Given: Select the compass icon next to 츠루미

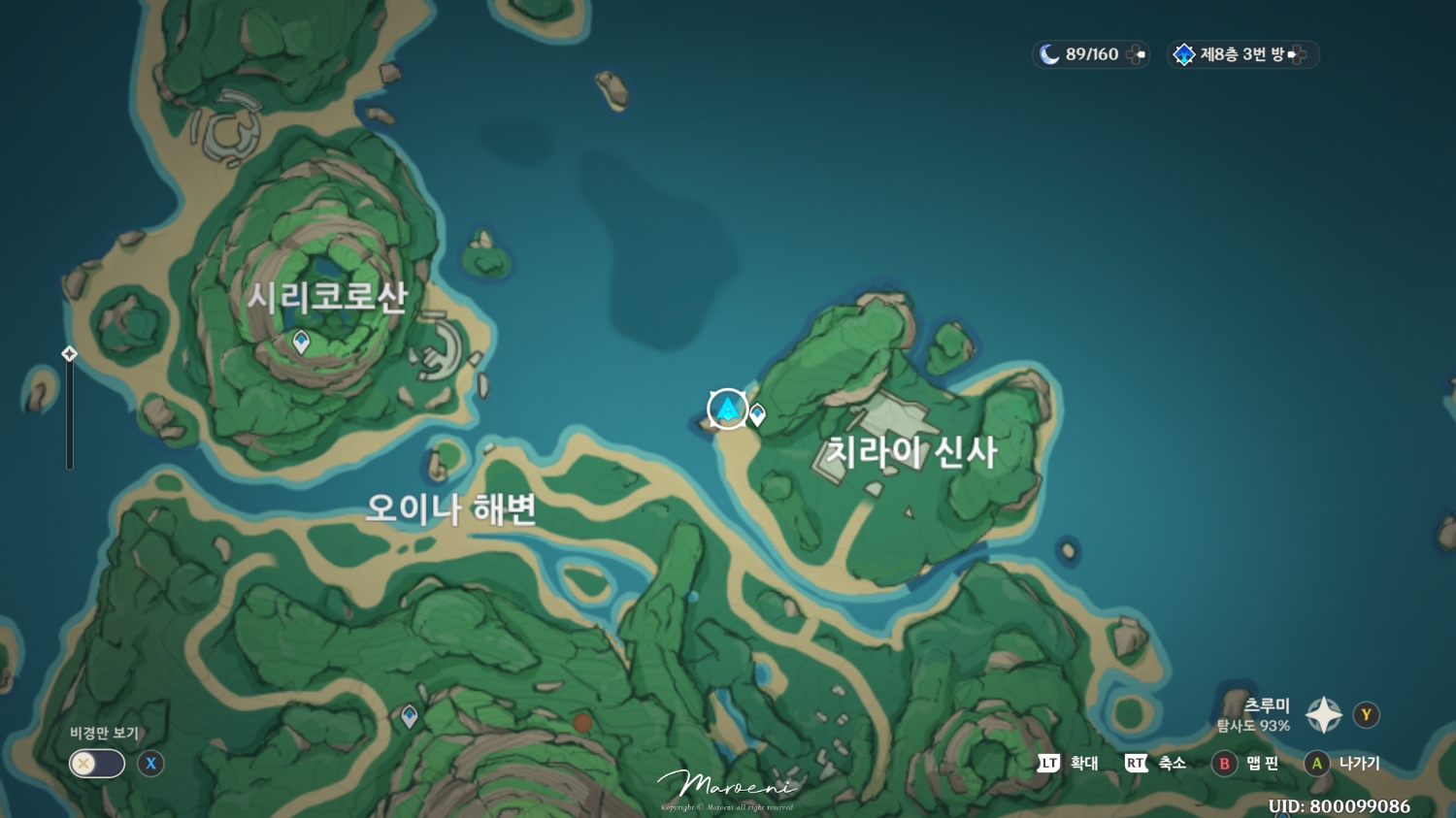Looking at the screenshot, I should pos(1323,714).
